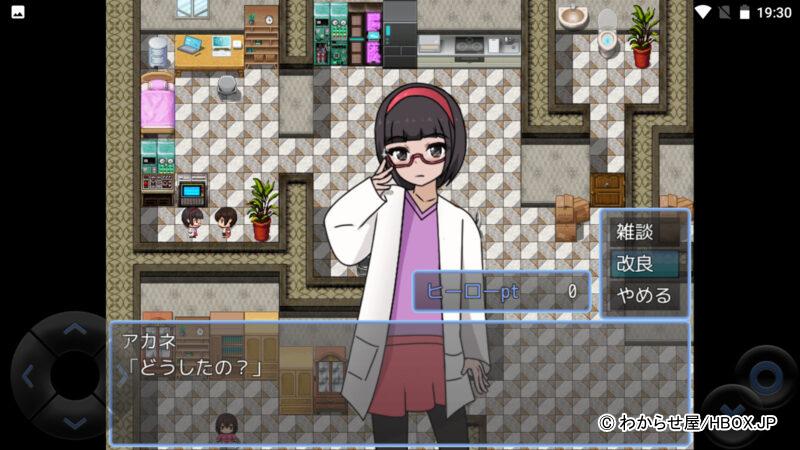Pick やめる to quit the conversation
The width and height of the screenshot is (800, 450).
click(644, 295)
